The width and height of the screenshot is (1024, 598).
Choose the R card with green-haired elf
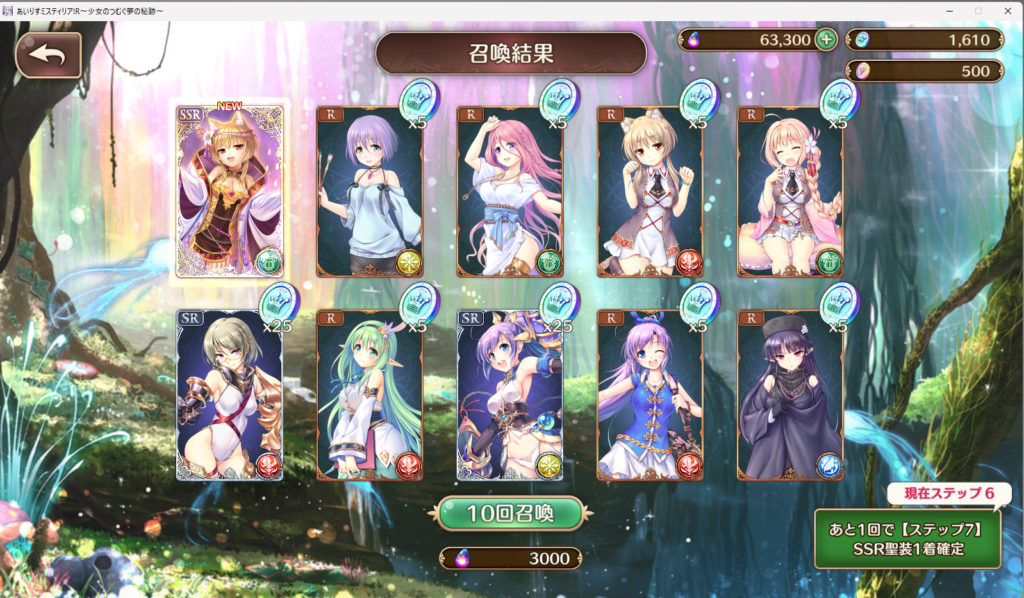pos(369,395)
